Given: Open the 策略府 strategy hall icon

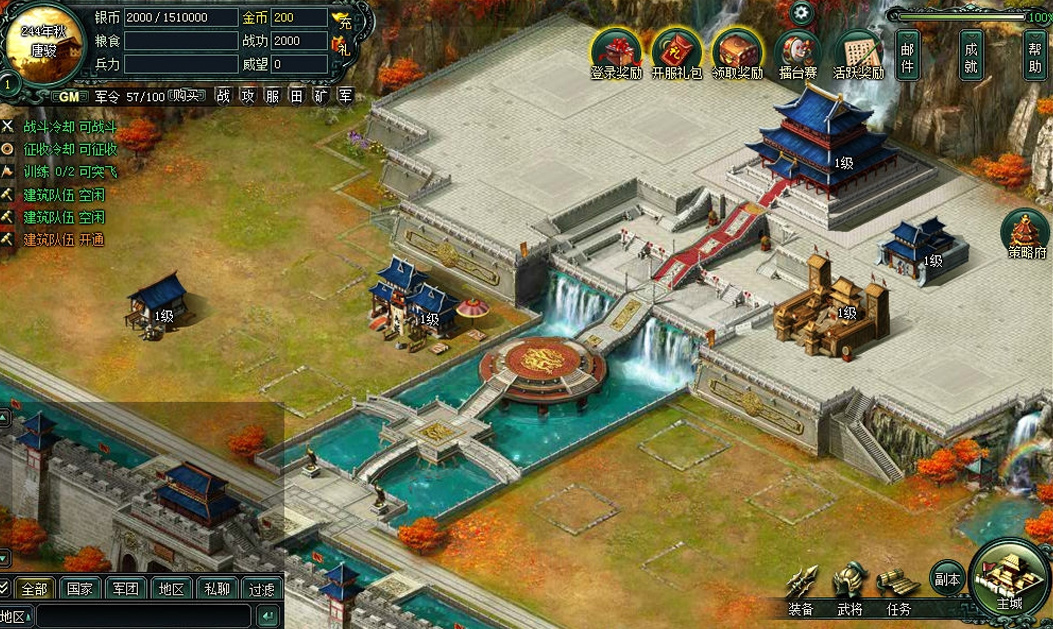Looking at the screenshot, I should pos(1026,234).
